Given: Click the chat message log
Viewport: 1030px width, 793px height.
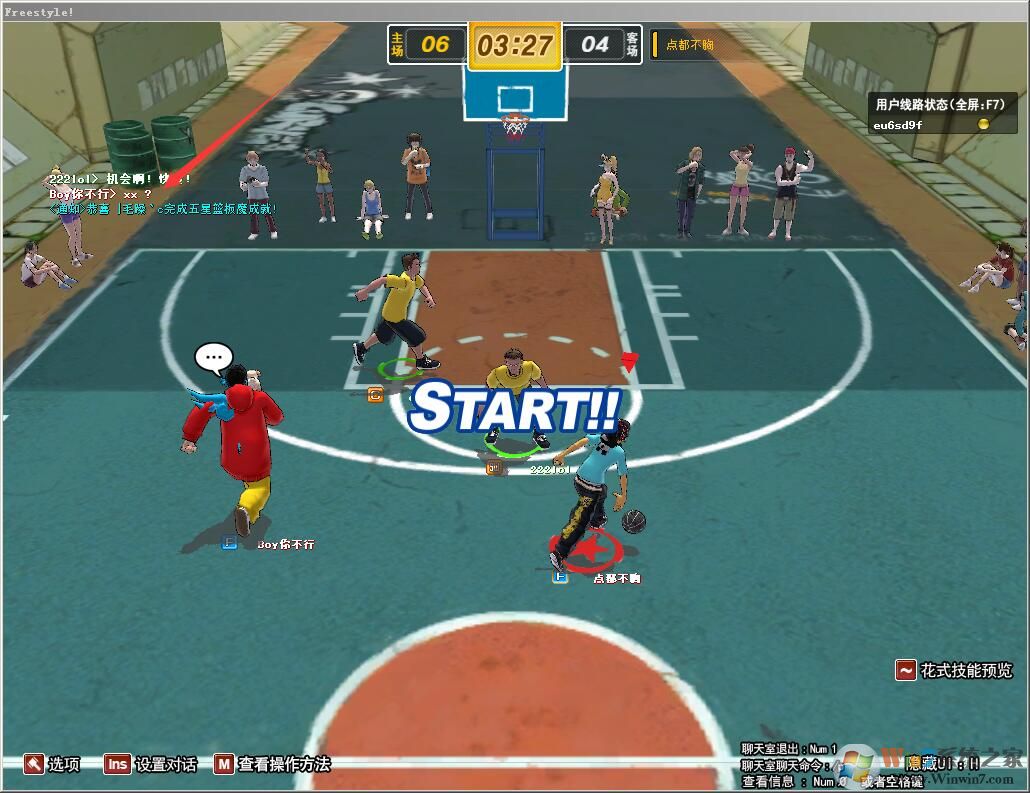Looking at the screenshot, I should [162, 193].
